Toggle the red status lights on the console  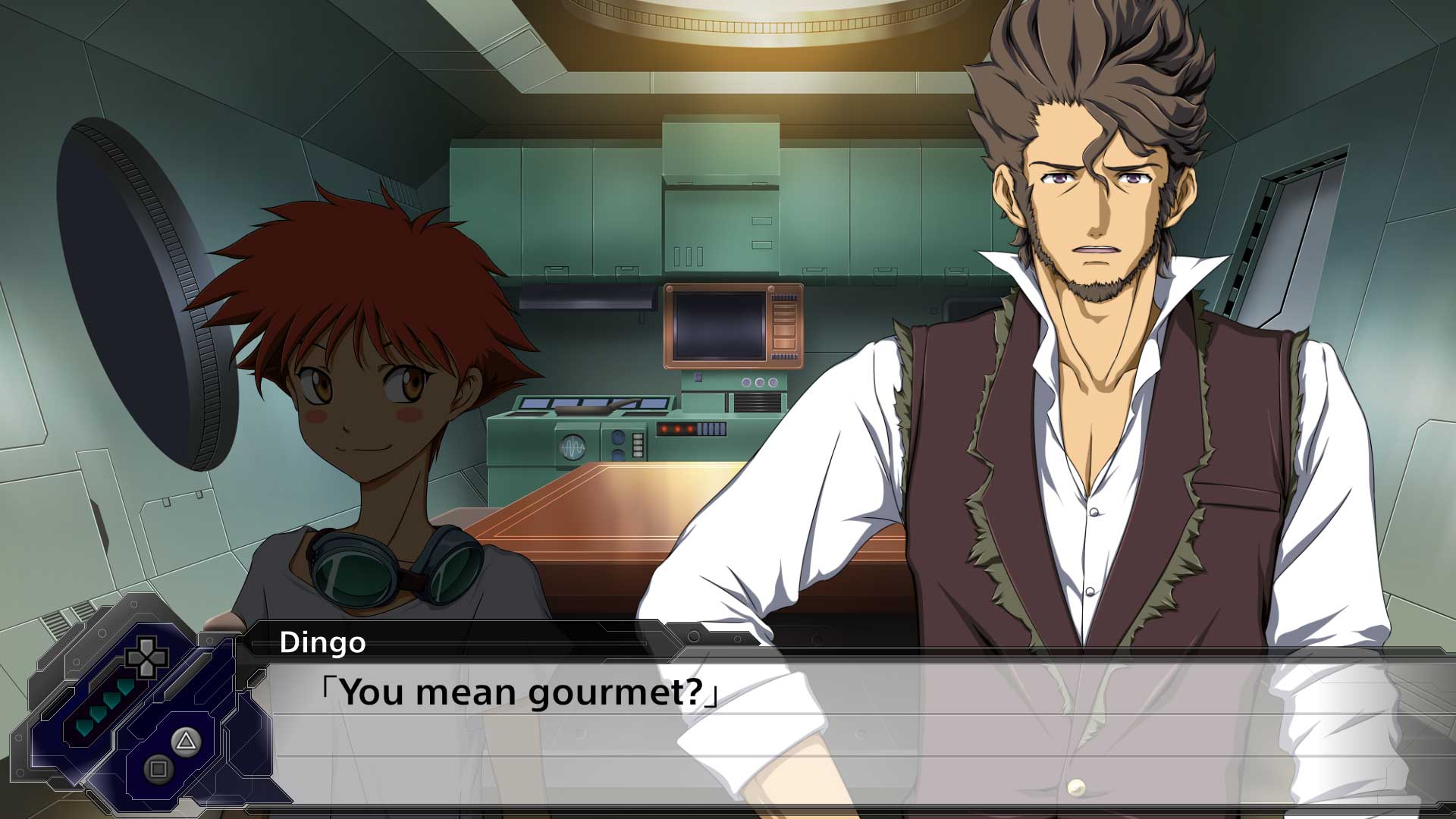tap(677, 428)
